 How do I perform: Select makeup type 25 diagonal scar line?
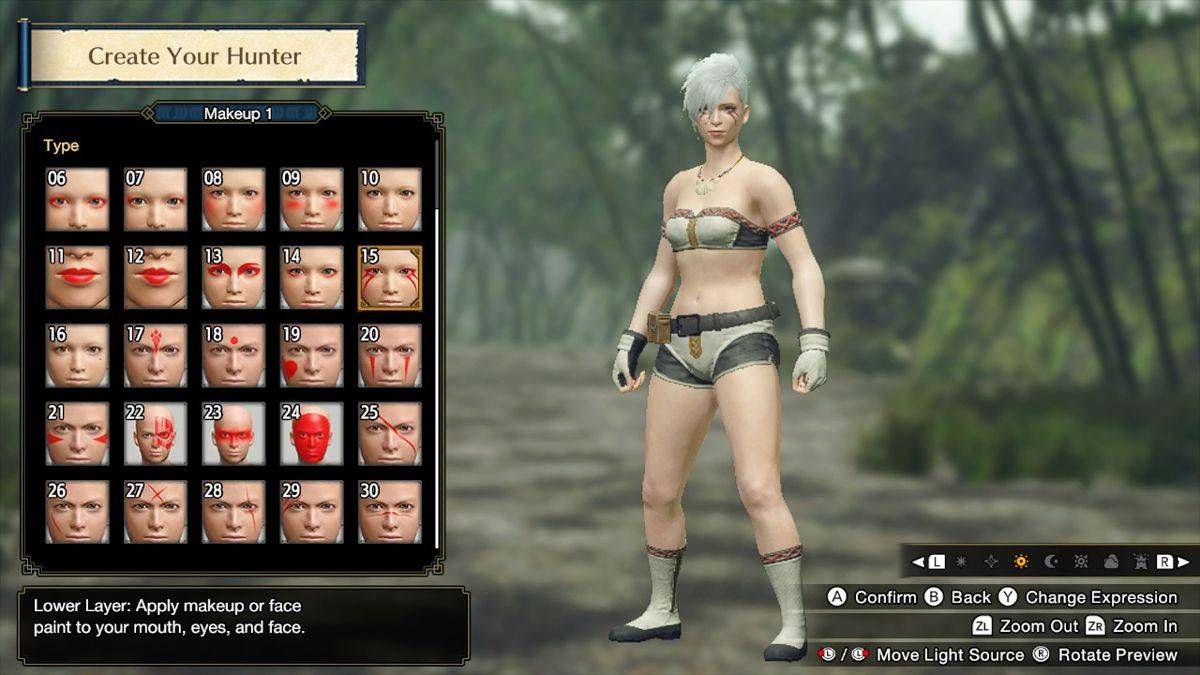[390, 433]
